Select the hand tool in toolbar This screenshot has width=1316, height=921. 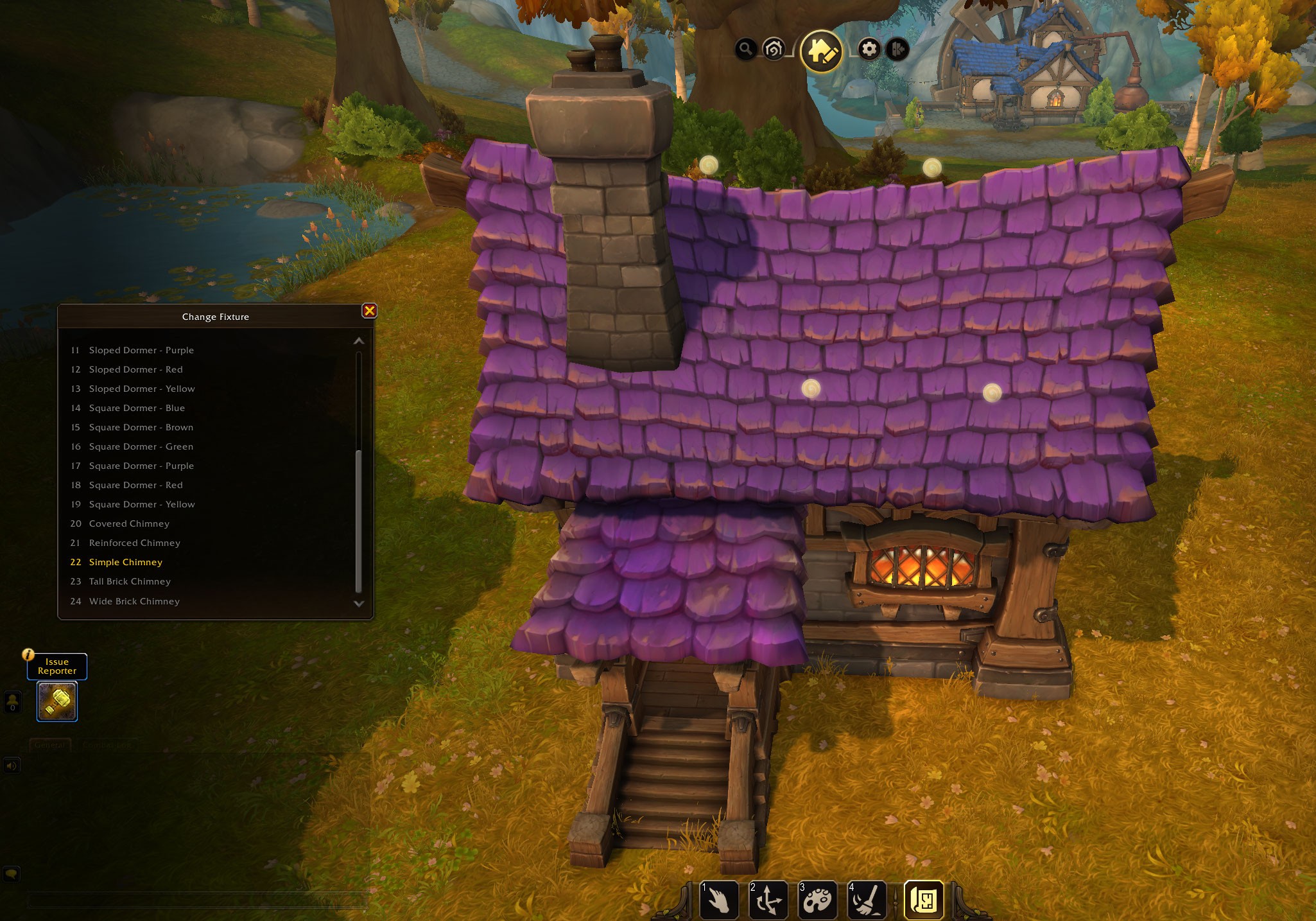(718, 899)
